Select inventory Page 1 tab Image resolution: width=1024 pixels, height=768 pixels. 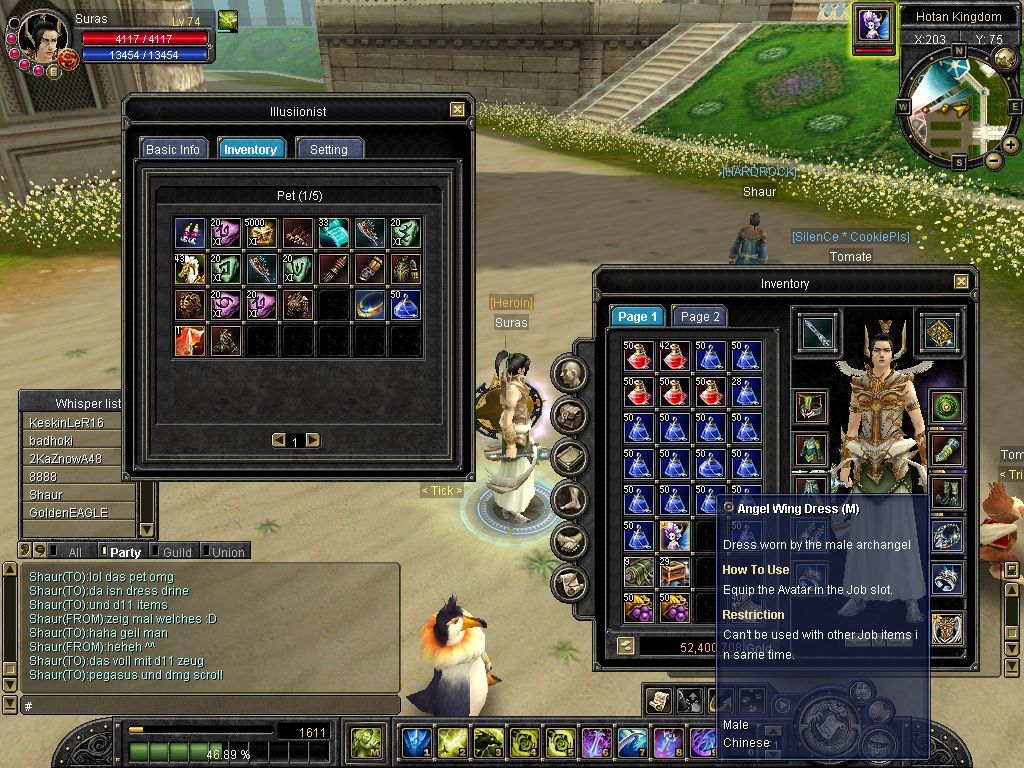[x=638, y=316]
